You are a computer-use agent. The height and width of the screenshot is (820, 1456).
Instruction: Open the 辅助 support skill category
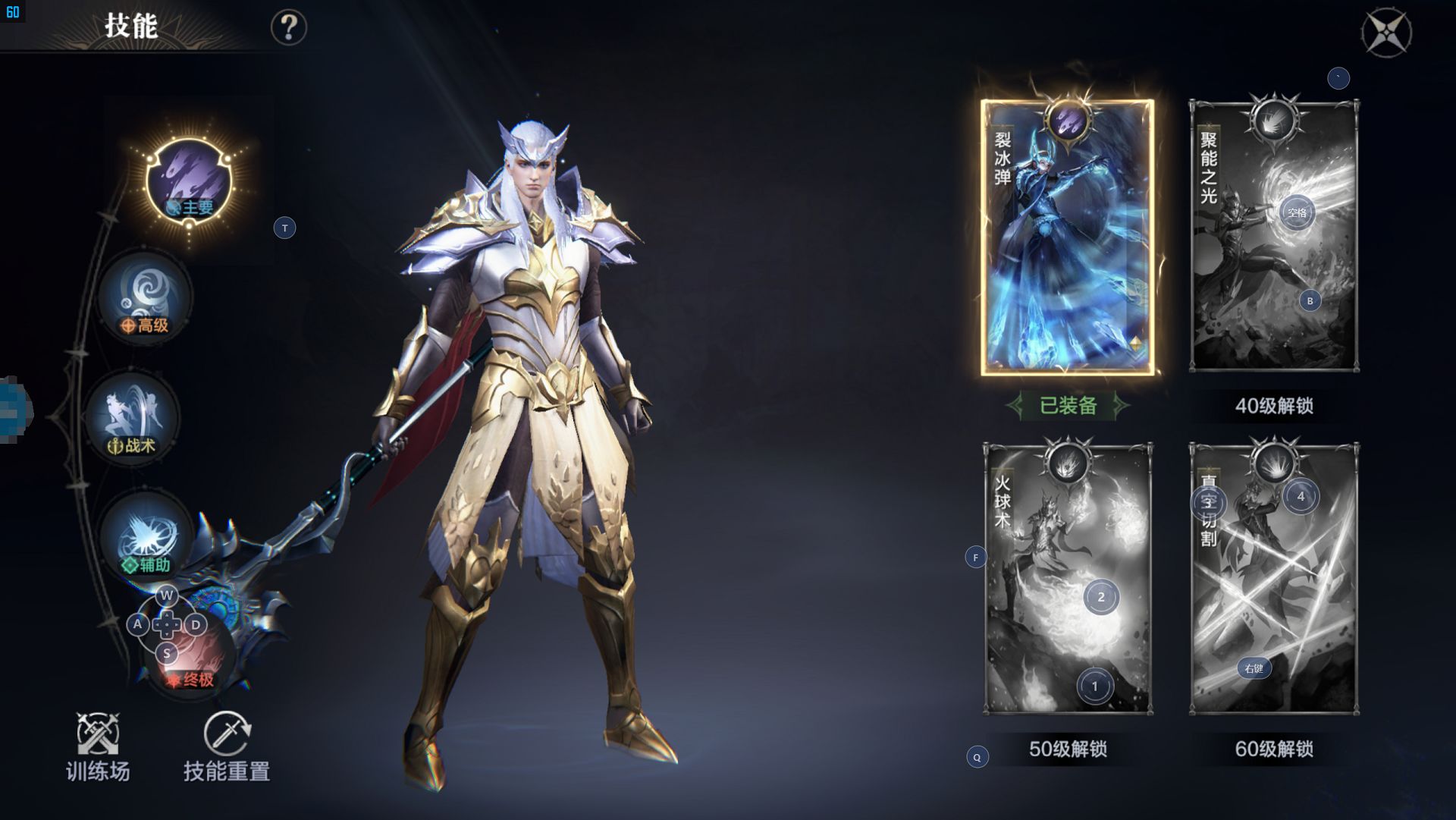point(145,536)
